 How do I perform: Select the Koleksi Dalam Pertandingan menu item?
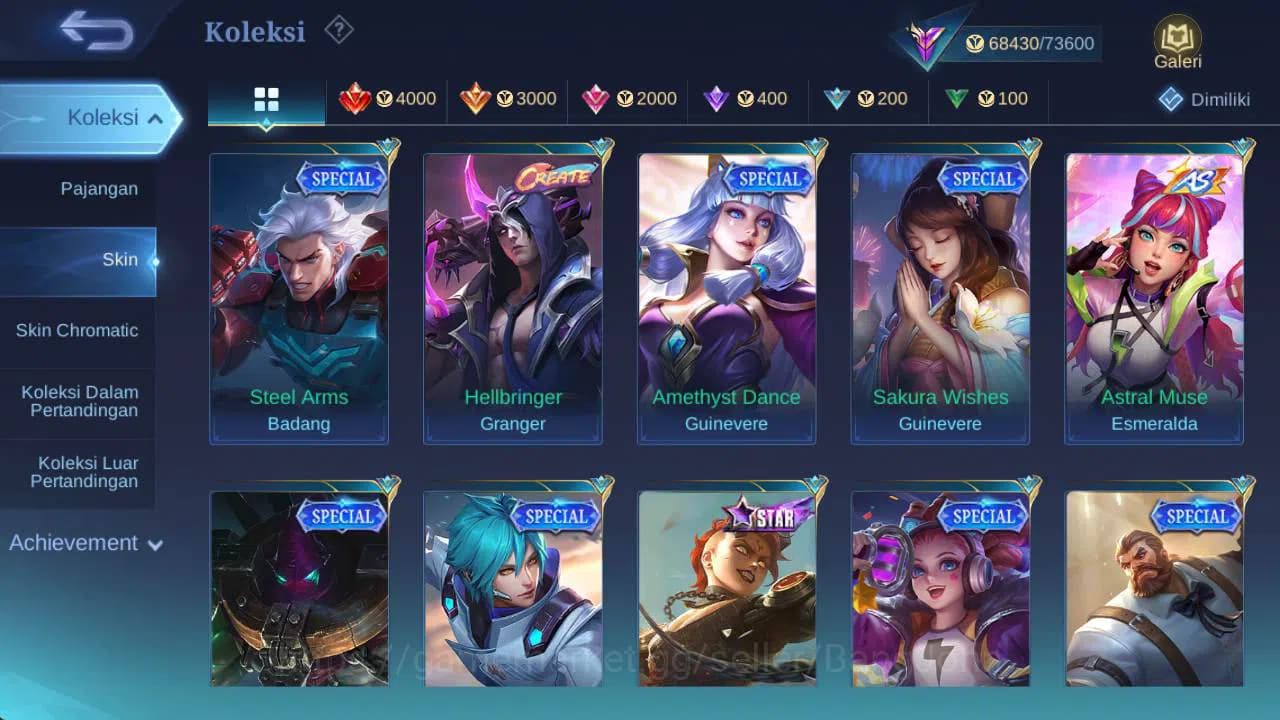pos(78,401)
